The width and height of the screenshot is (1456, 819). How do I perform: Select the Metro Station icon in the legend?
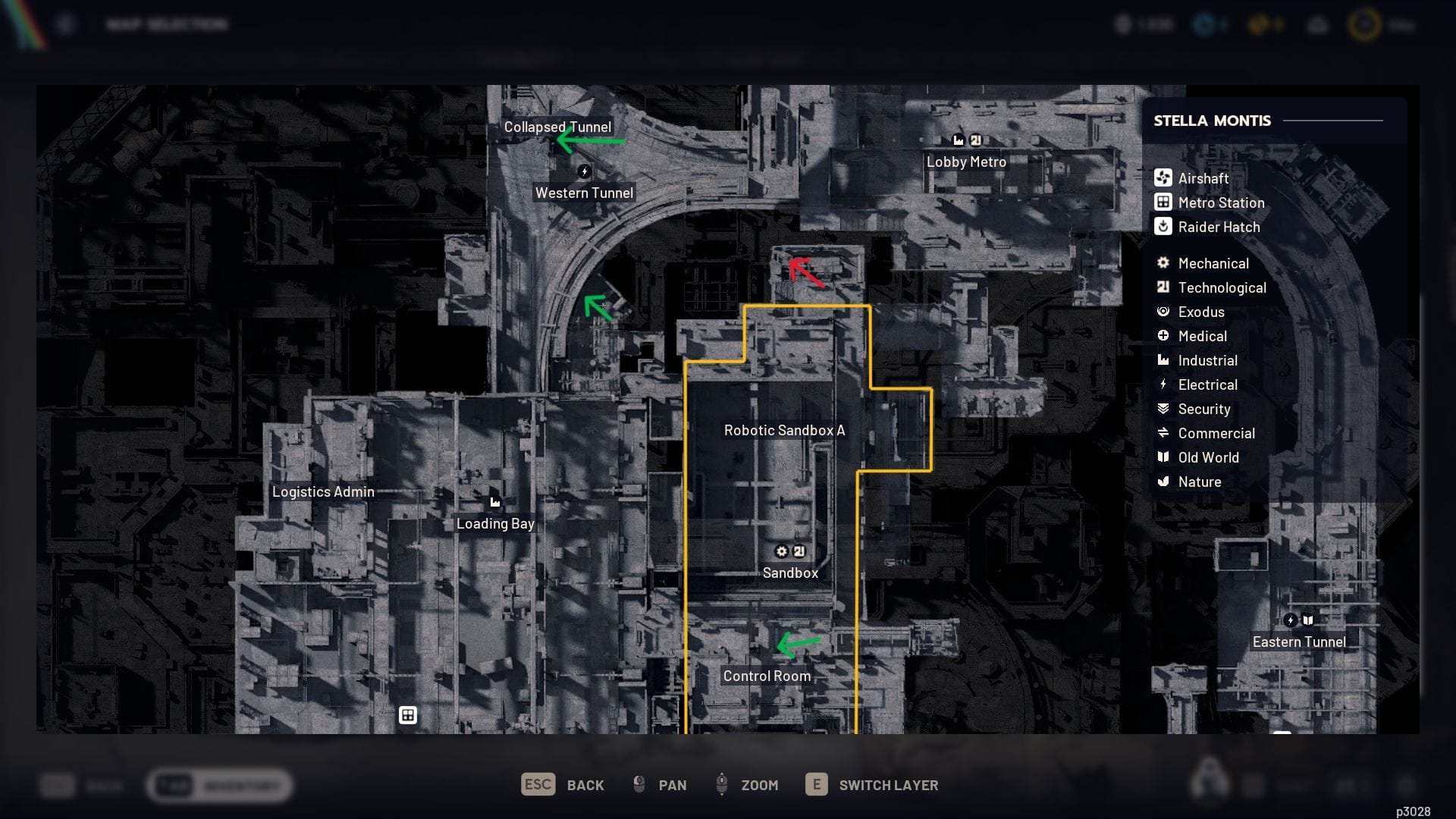click(x=1162, y=202)
